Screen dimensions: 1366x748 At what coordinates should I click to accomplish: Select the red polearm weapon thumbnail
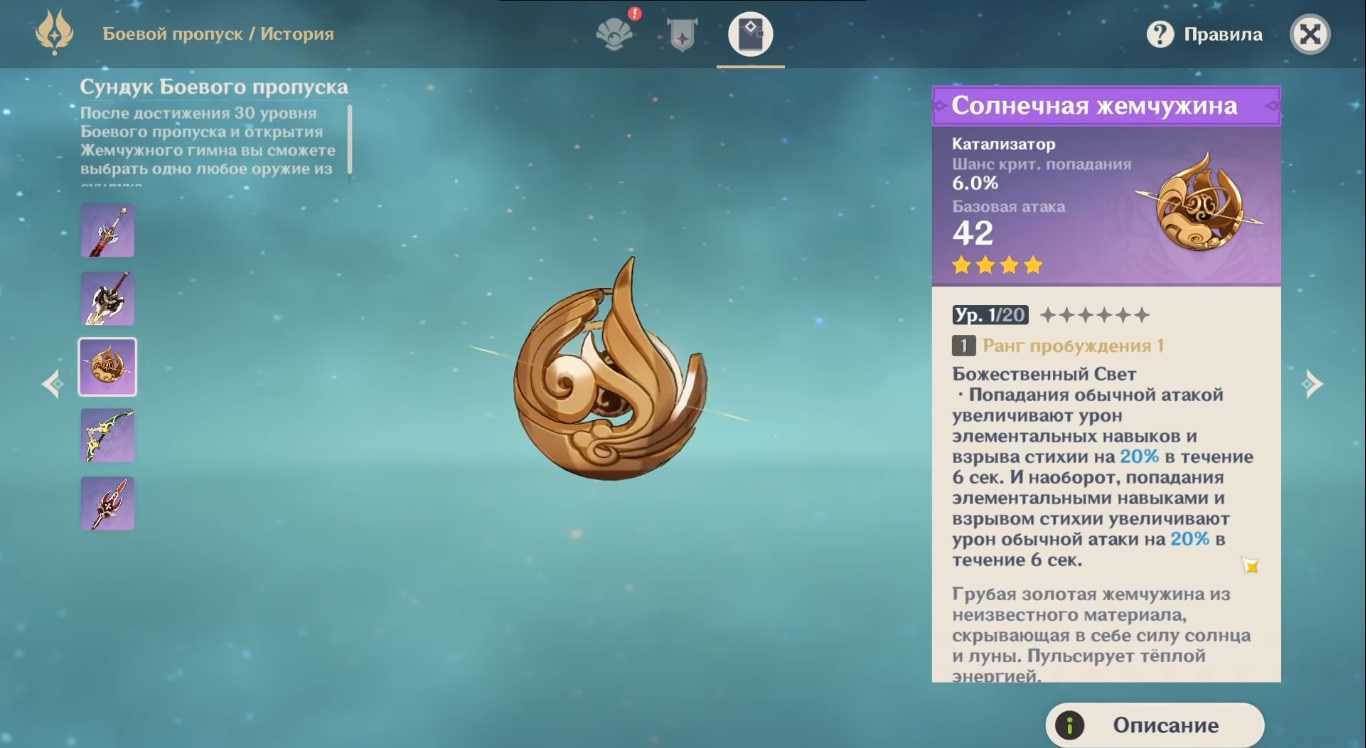click(x=108, y=503)
